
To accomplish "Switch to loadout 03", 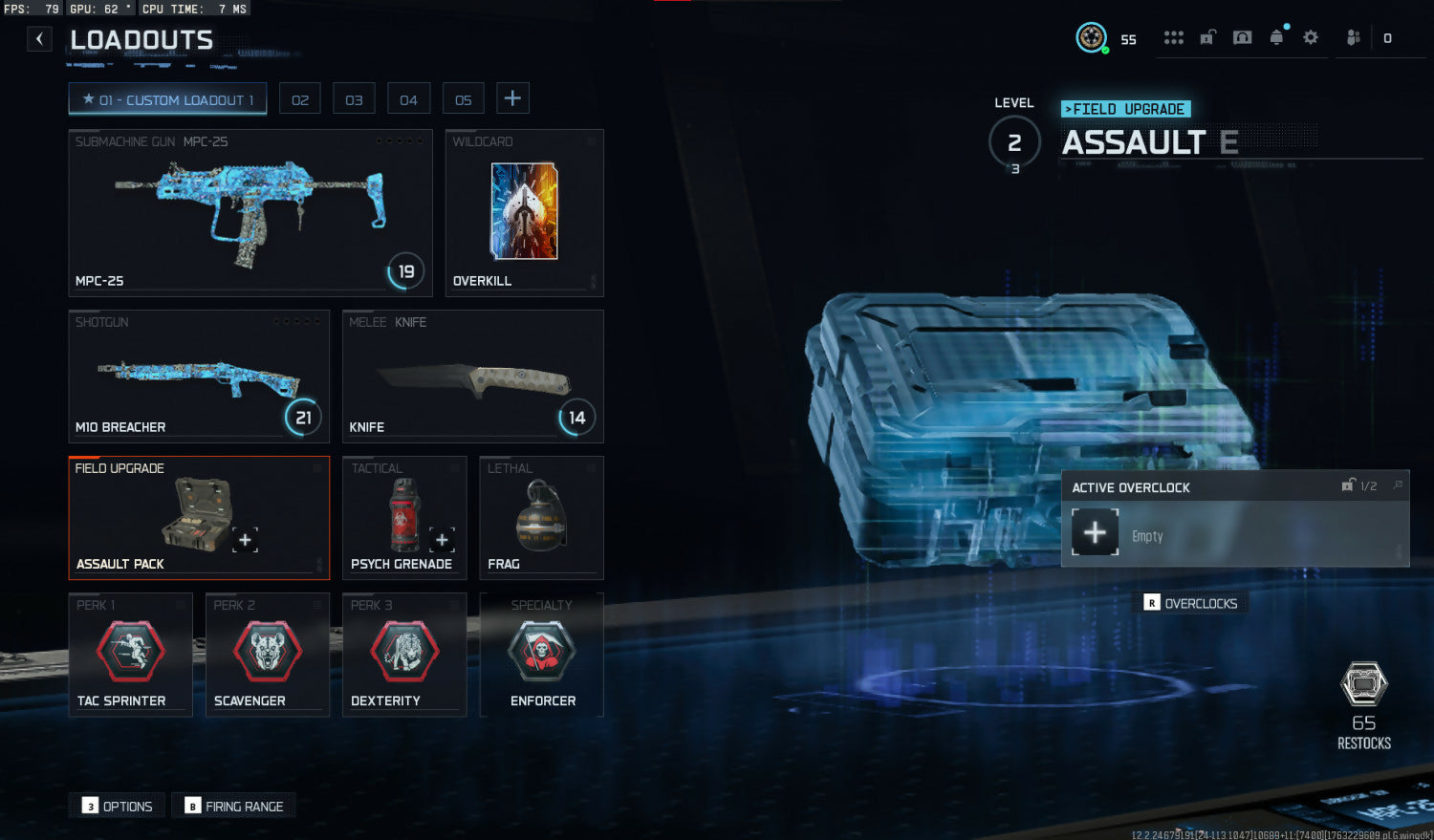I will click(x=354, y=99).
